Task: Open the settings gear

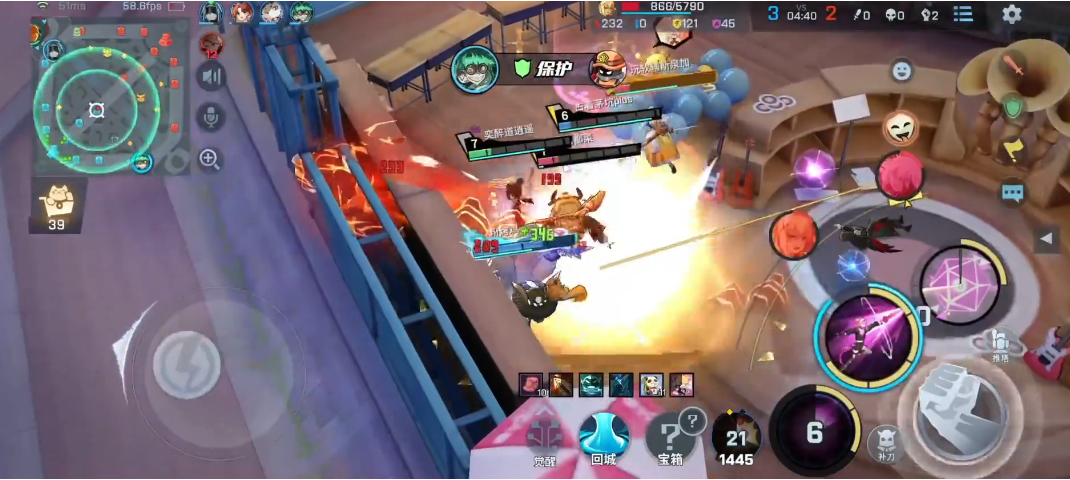Action: tap(1011, 14)
